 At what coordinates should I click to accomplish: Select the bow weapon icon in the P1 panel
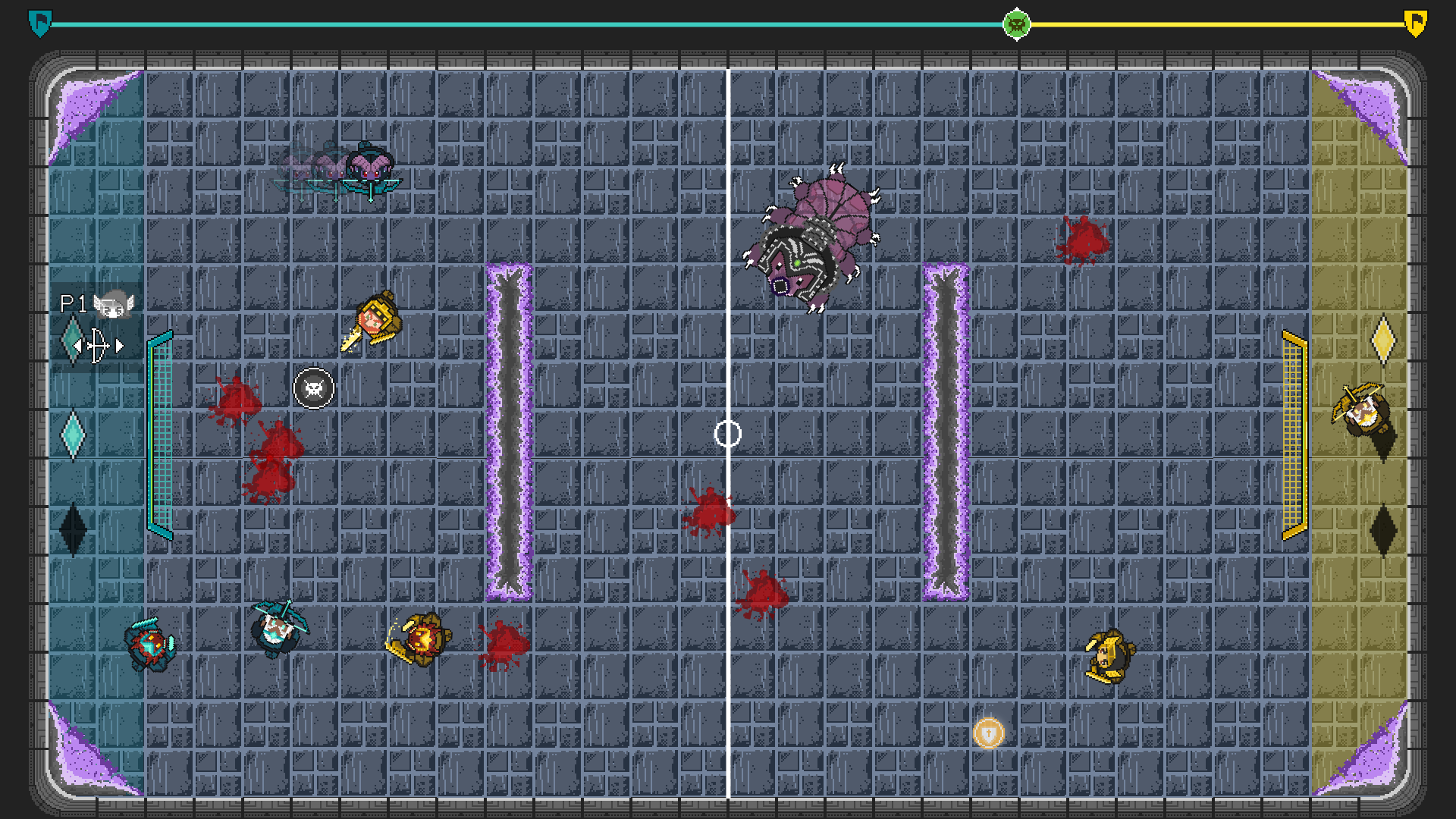[x=97, y=345]
